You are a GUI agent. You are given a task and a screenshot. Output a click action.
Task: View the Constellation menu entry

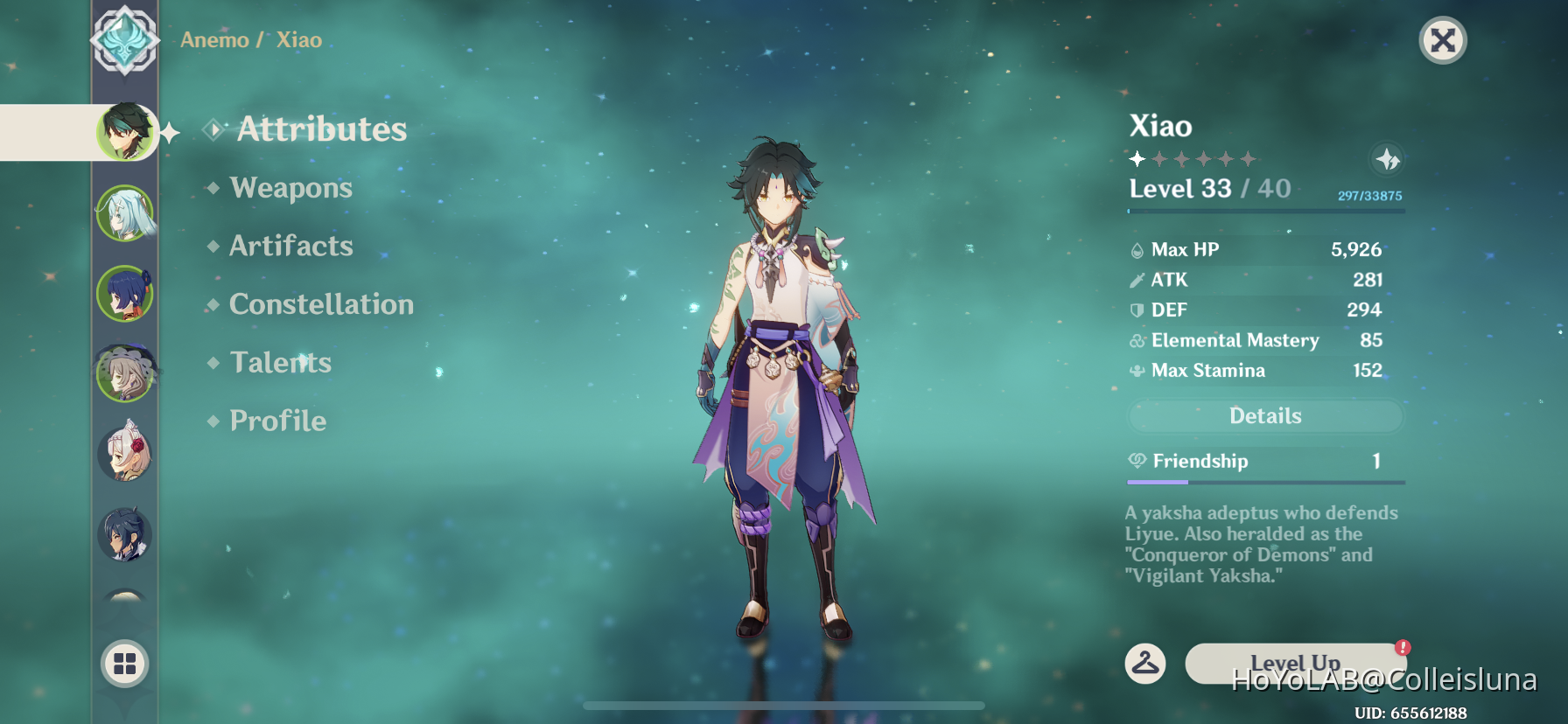click(x=321, y=304)
